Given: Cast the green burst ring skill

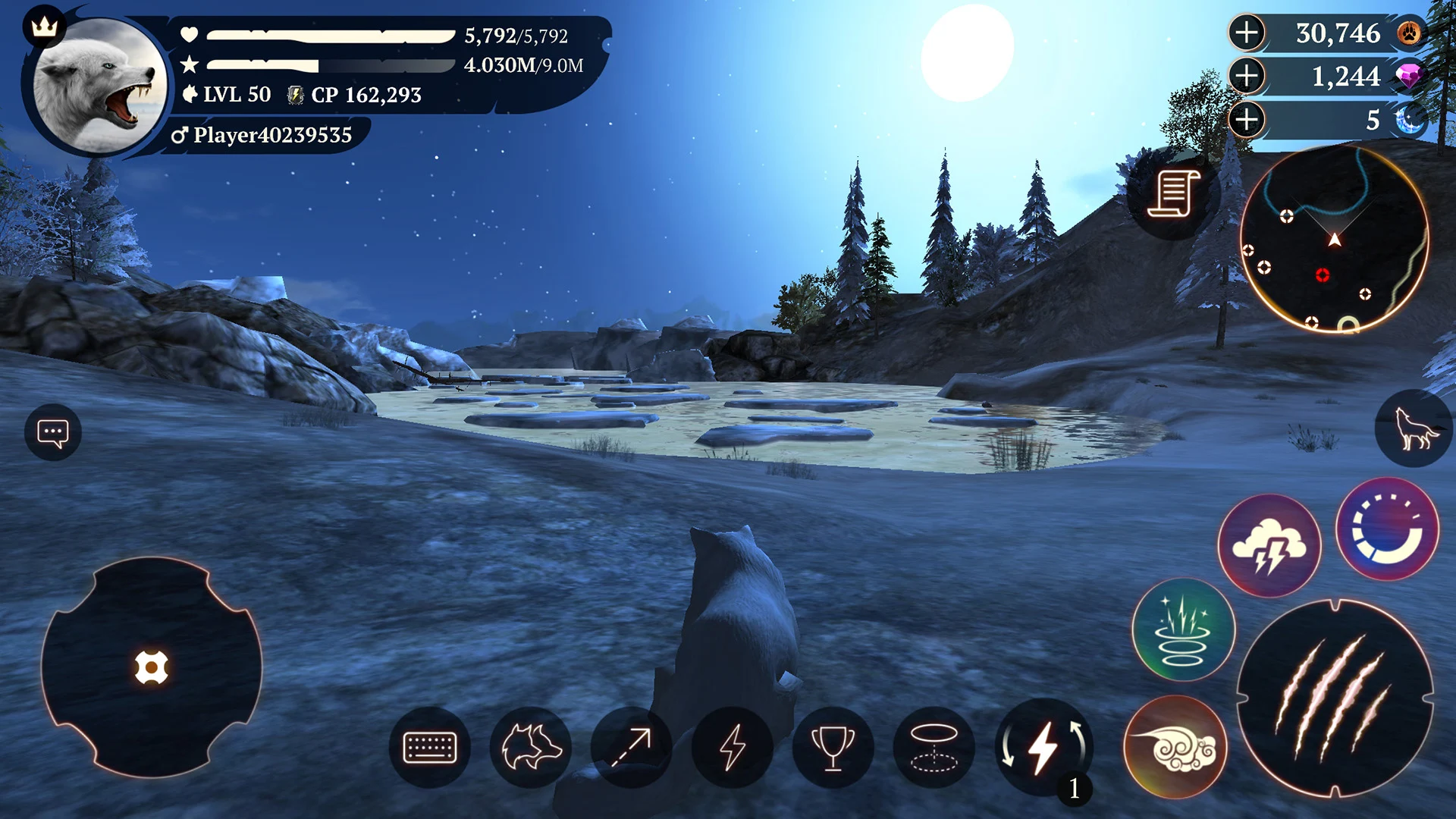Looking at the screenshot, I should pyautogui.click(x=1183, y=630).
